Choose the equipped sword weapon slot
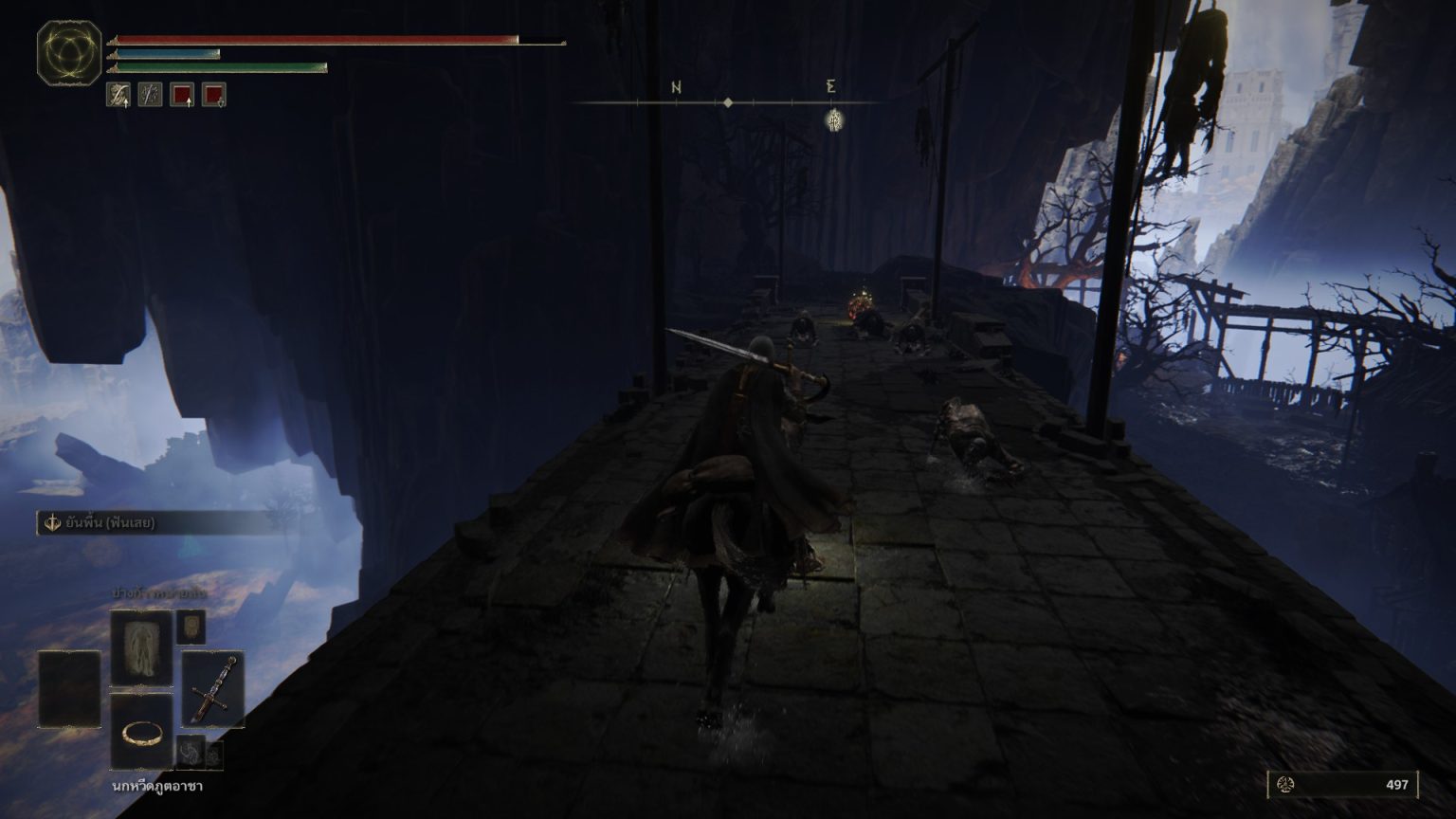 (x=212, y=688)
